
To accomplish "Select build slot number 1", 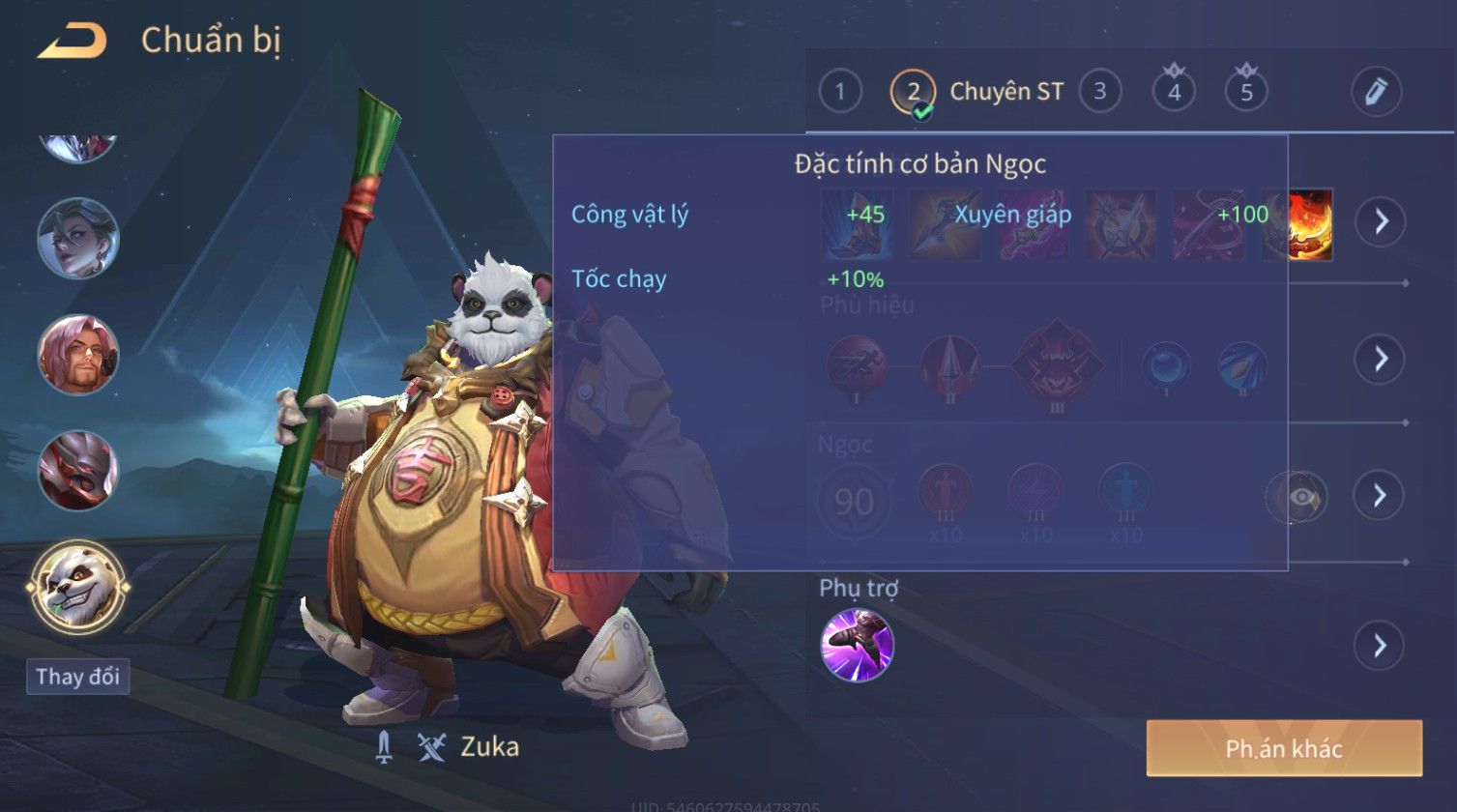I will tap(840, 92).
